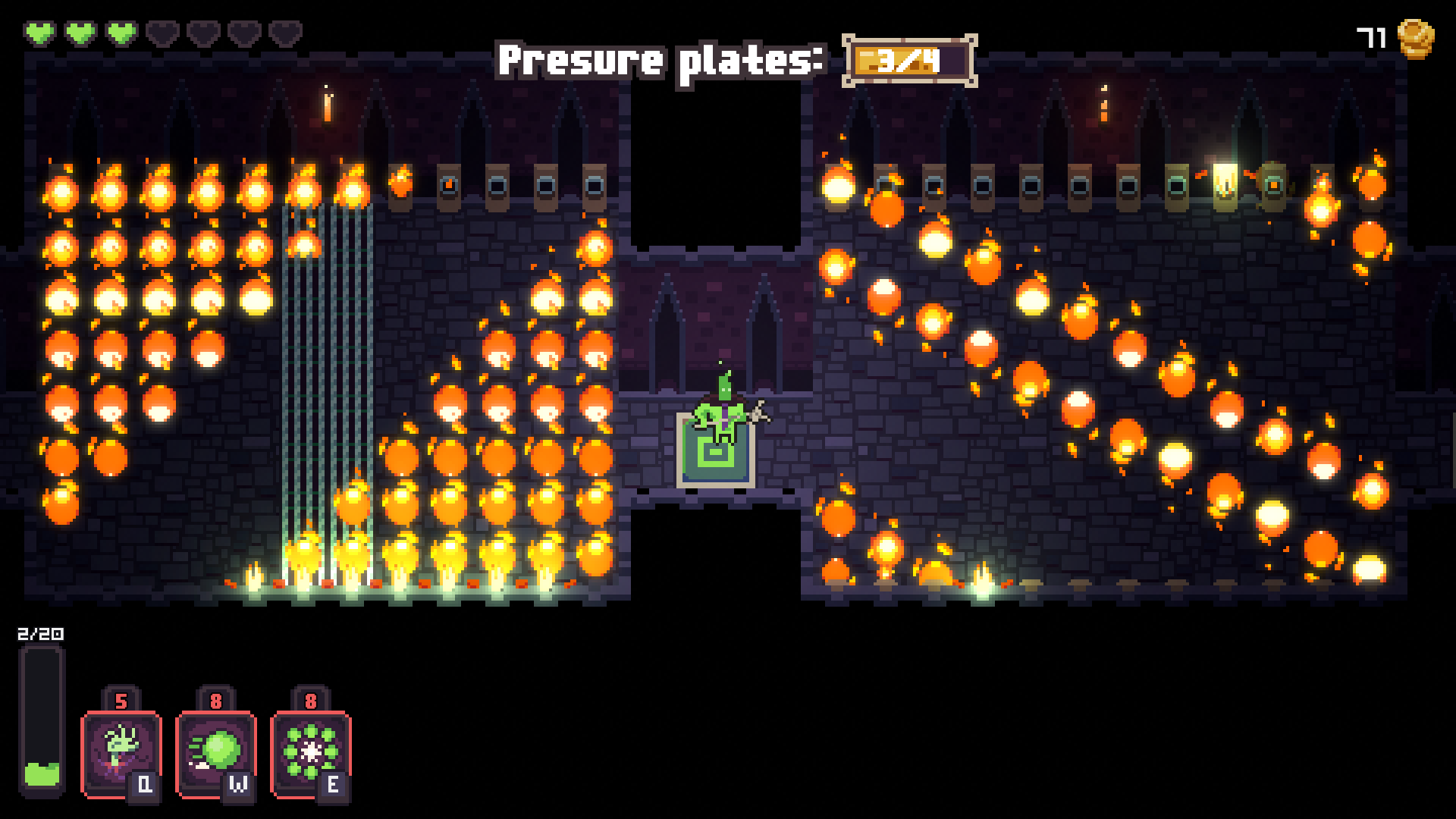Select the first green heart in the health bar

click(42, 32)
